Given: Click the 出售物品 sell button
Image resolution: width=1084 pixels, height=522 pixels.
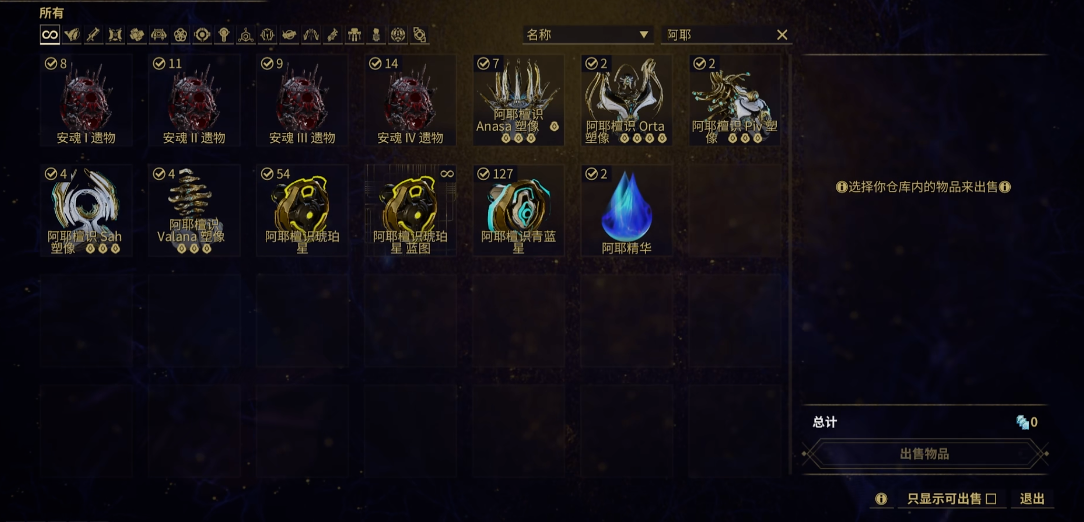Looking at the screenshot, I should pos(924,454).
